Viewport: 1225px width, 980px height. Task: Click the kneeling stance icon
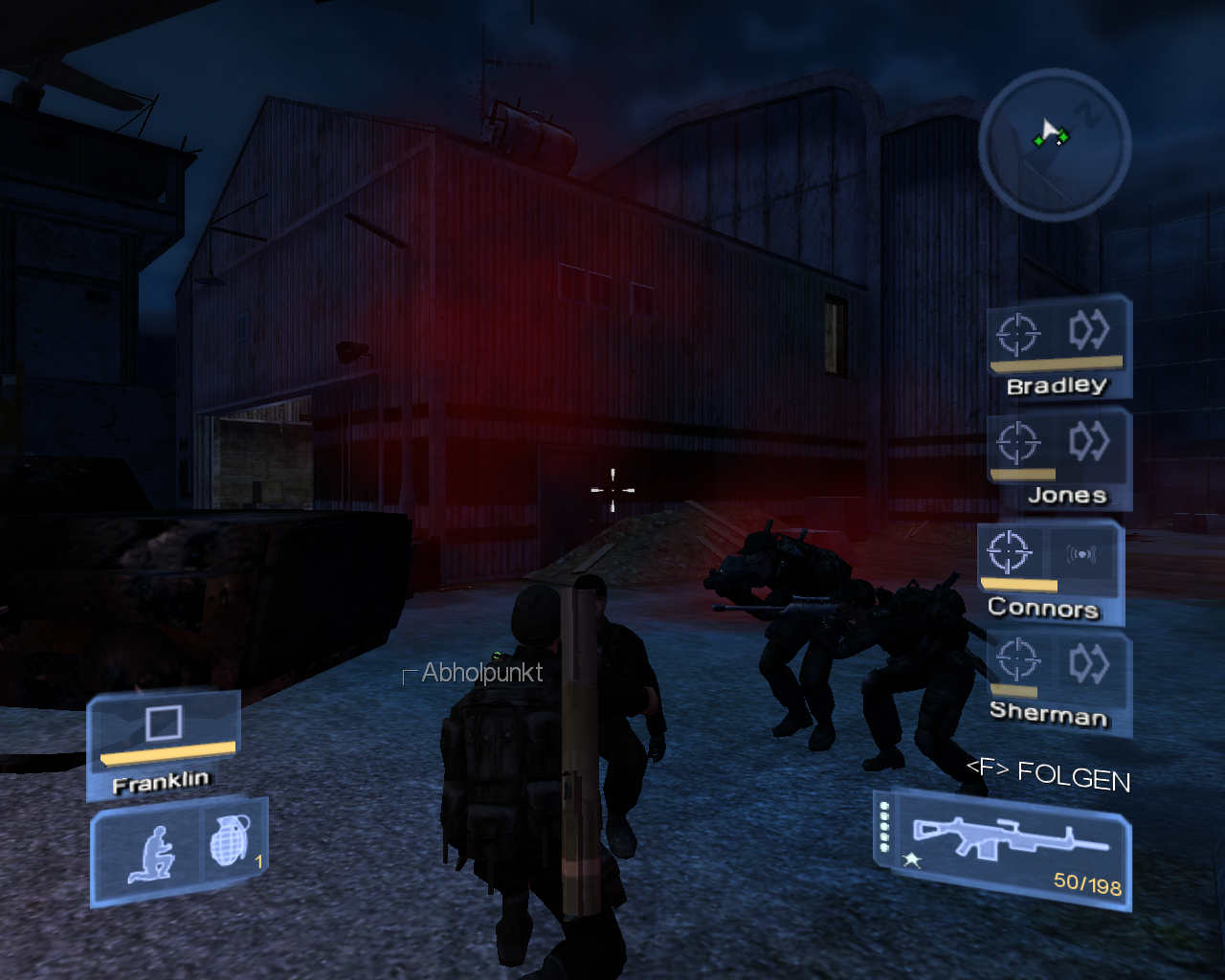pos(152,852)
